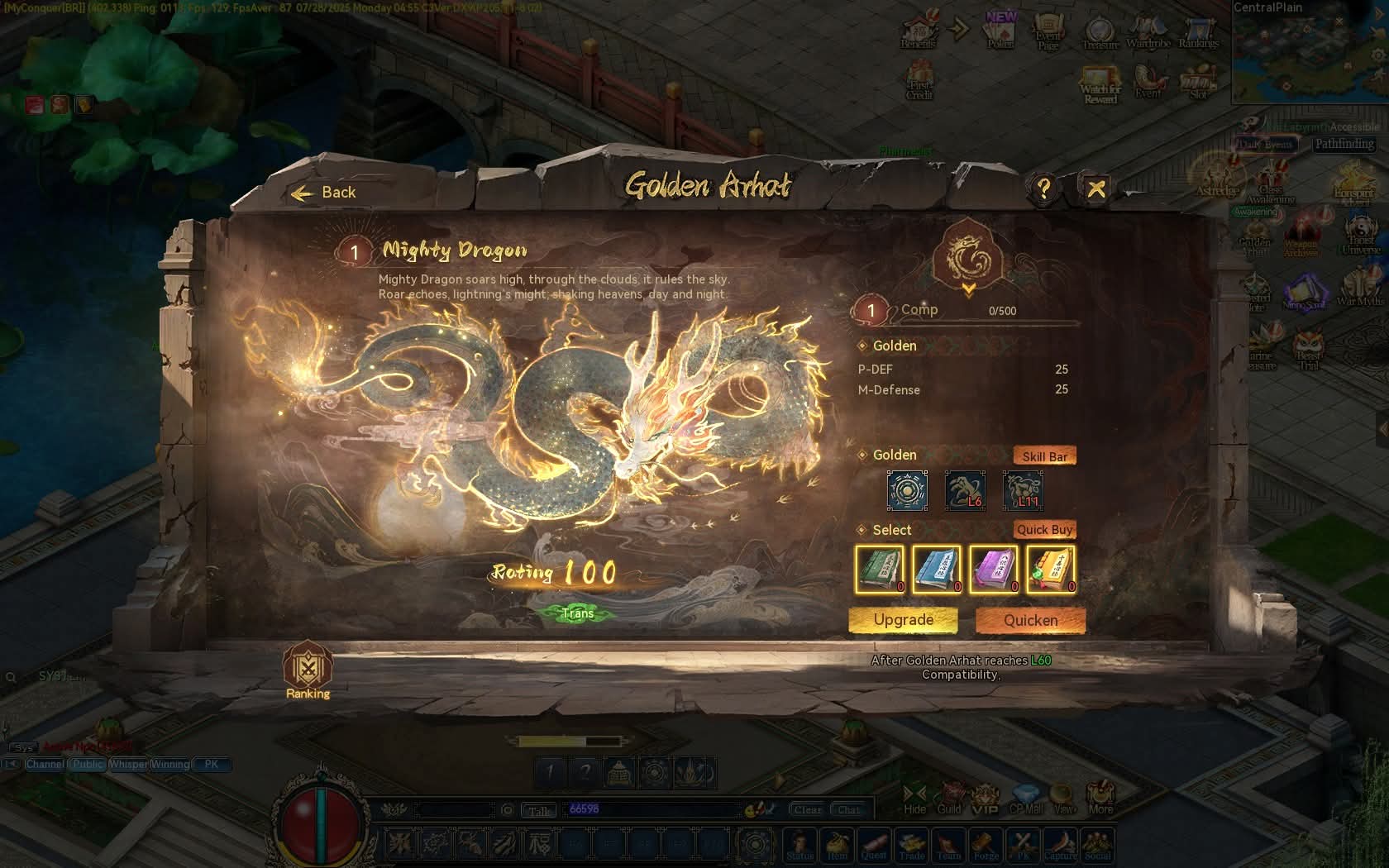
Task: Open the CP Mall shop
Action: 1026,799
